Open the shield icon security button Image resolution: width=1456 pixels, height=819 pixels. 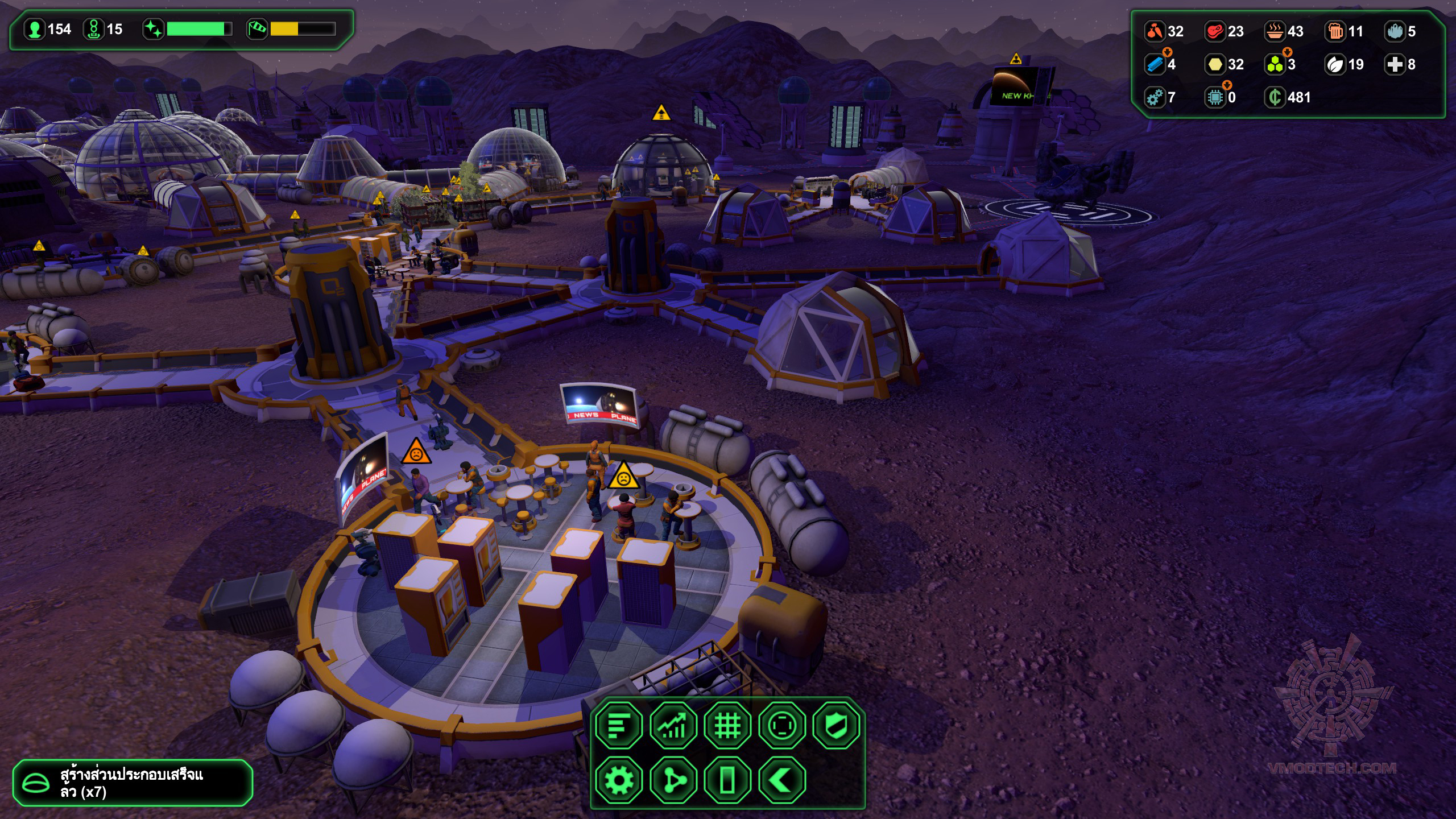point(836,725)
